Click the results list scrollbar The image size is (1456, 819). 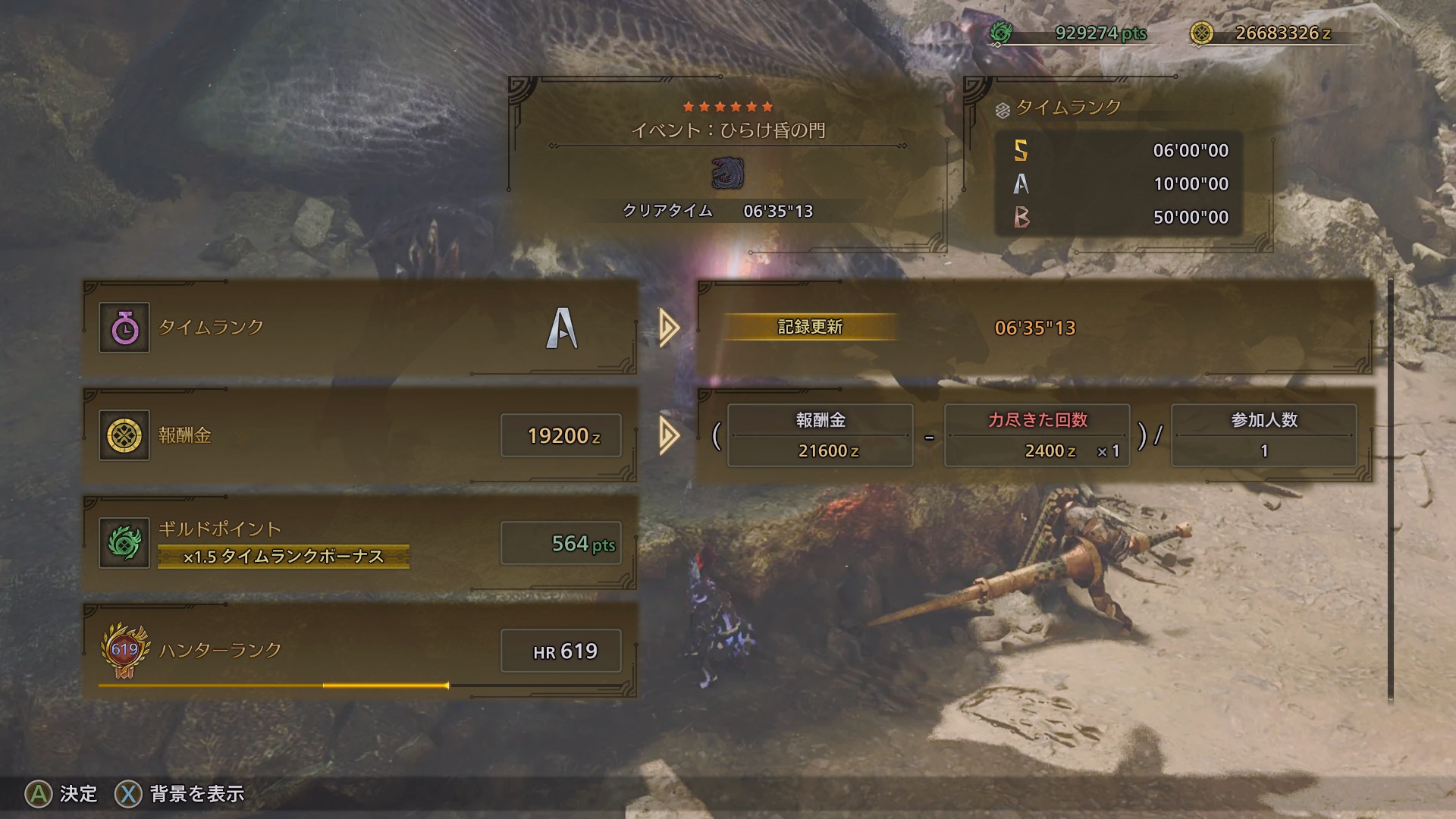coord(1390,490)
